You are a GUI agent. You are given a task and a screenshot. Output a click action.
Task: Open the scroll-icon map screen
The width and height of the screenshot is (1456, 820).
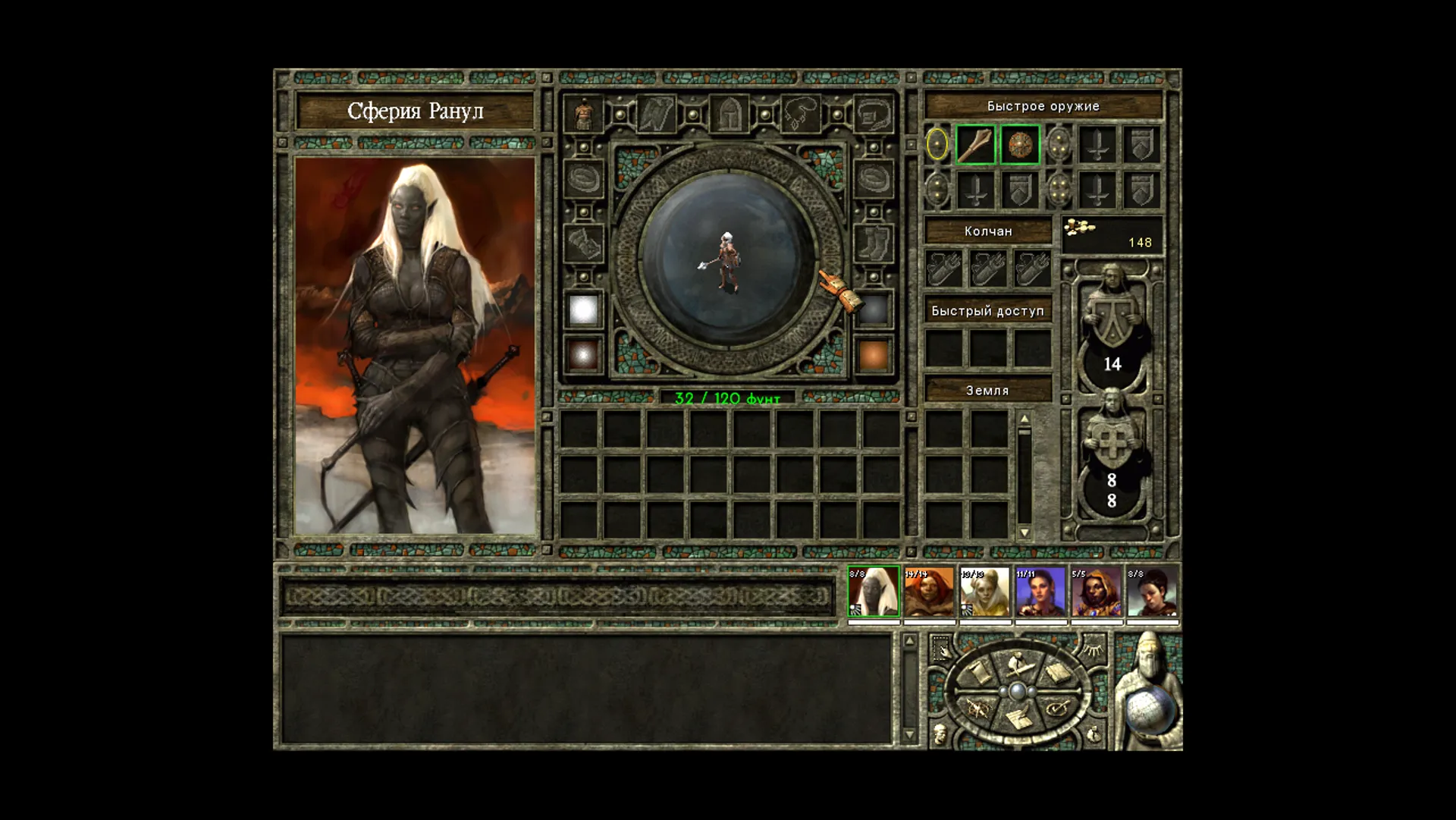coord(977,672)
